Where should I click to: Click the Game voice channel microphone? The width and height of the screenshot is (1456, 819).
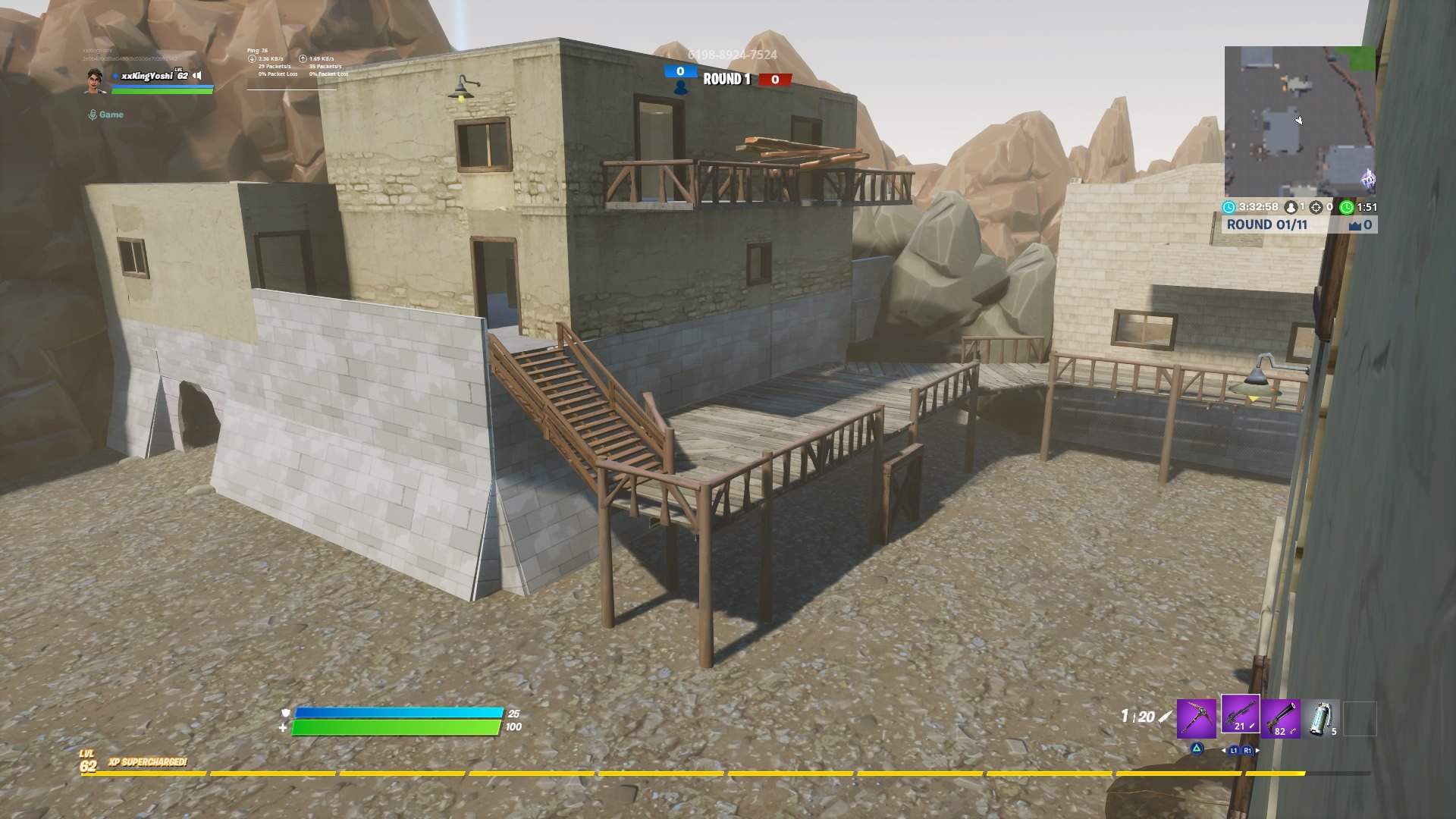(93, 115)
